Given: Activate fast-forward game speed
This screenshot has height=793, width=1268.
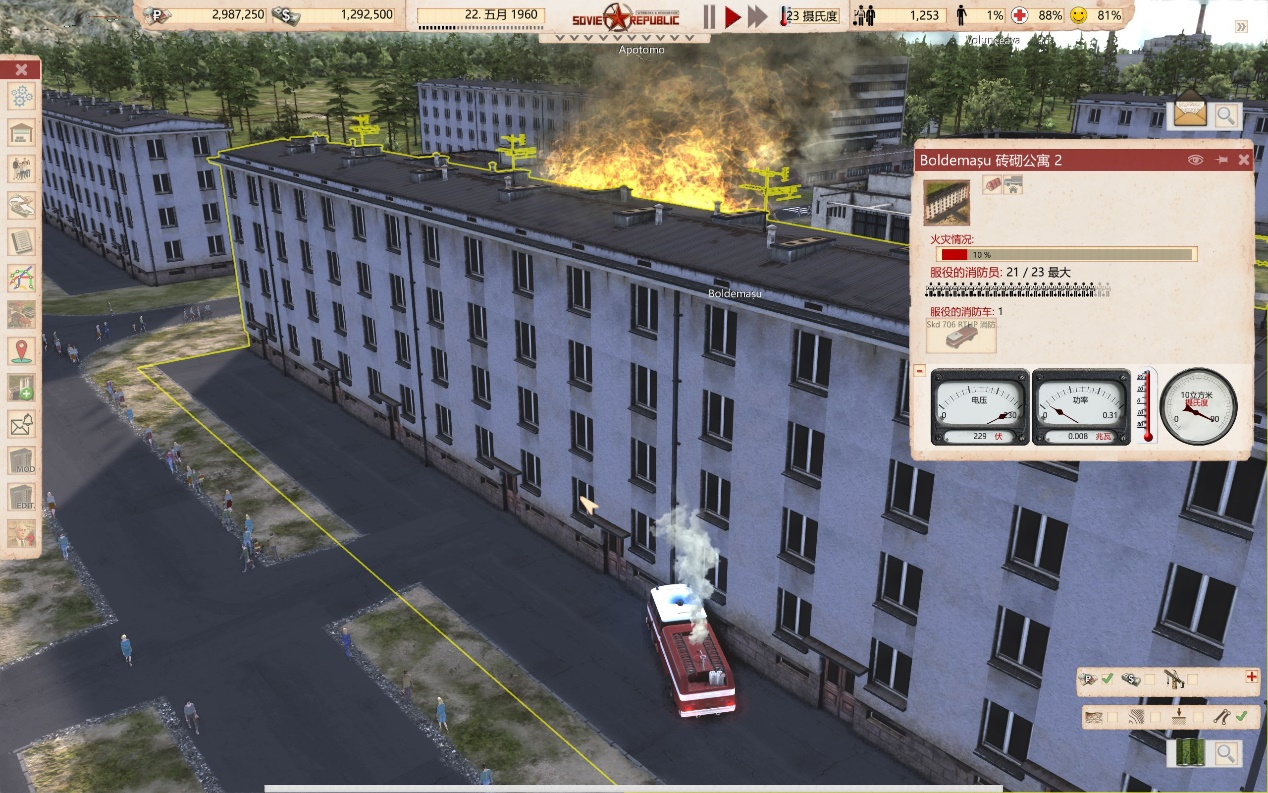Looking at the screenshot, I should [757, 16].
